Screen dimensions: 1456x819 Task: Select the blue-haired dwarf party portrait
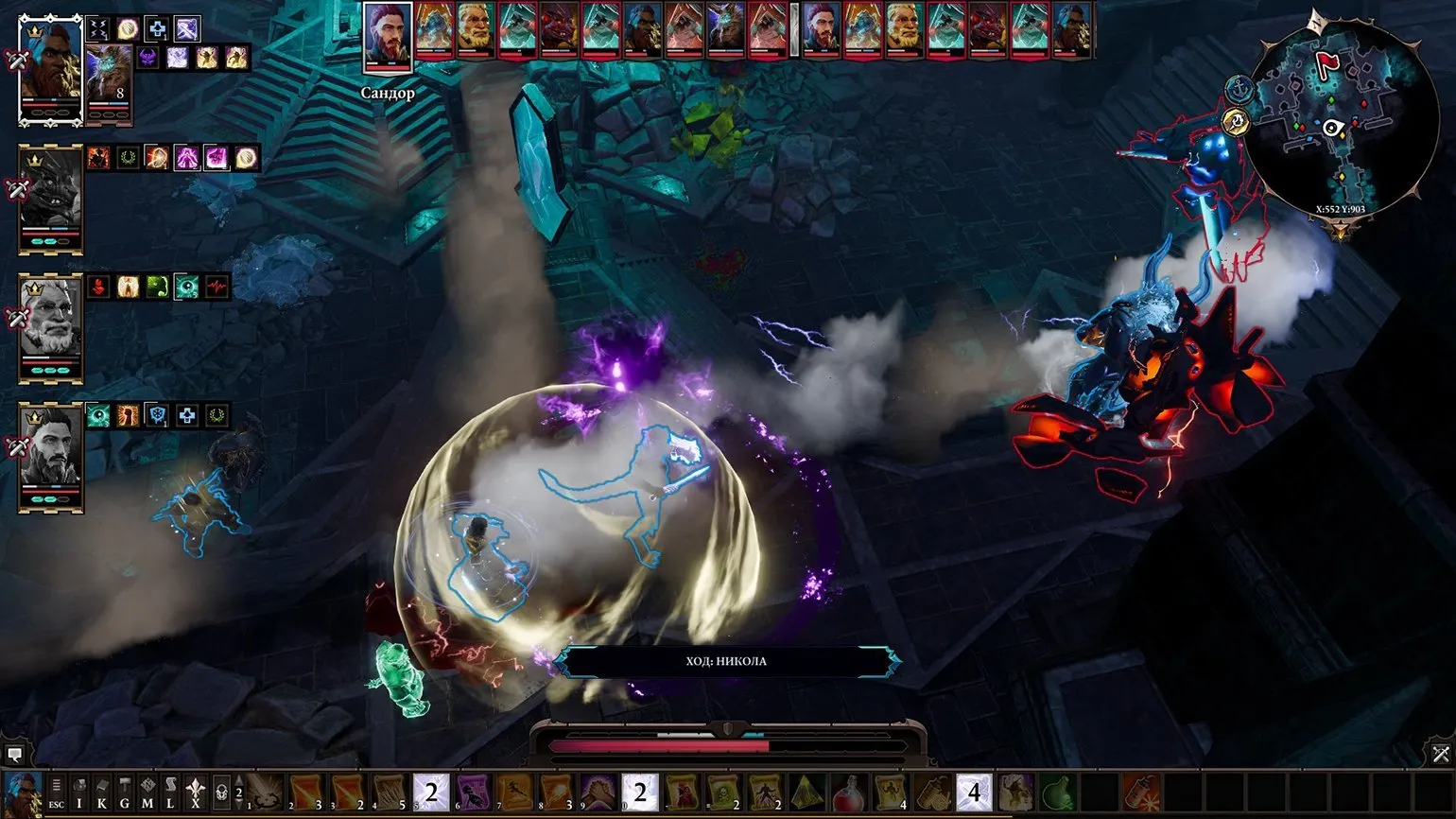click(x=51, y=69)
